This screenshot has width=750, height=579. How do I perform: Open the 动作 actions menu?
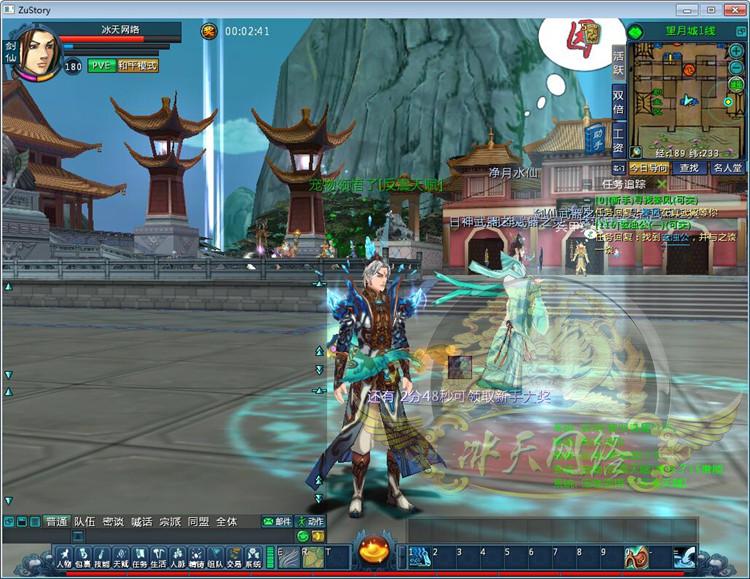[x=310, y=521]
